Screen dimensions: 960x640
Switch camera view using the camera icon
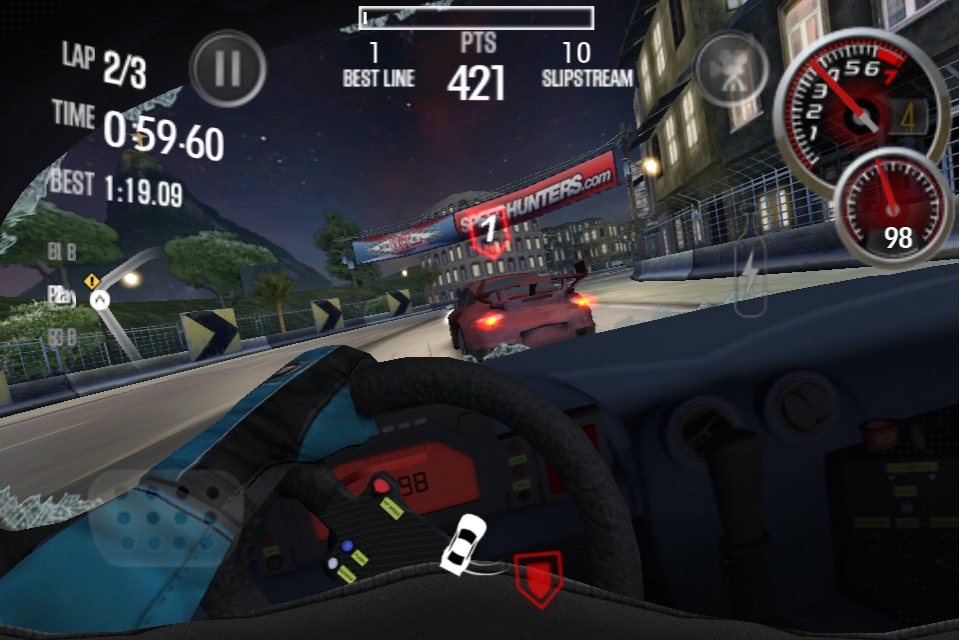pos(731,68)
